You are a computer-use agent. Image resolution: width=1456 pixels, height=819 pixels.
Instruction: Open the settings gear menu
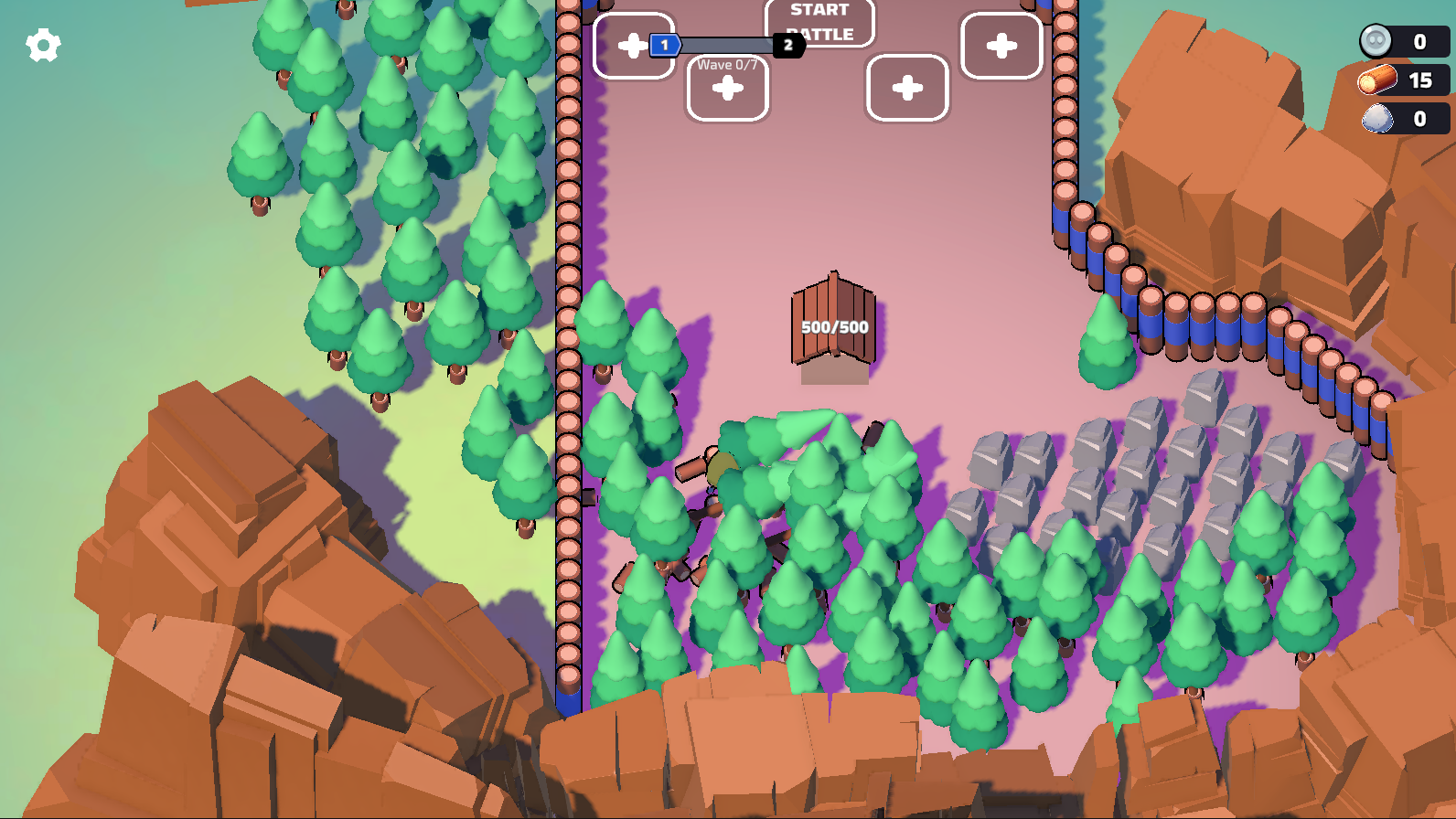click(x=41, y=43)
